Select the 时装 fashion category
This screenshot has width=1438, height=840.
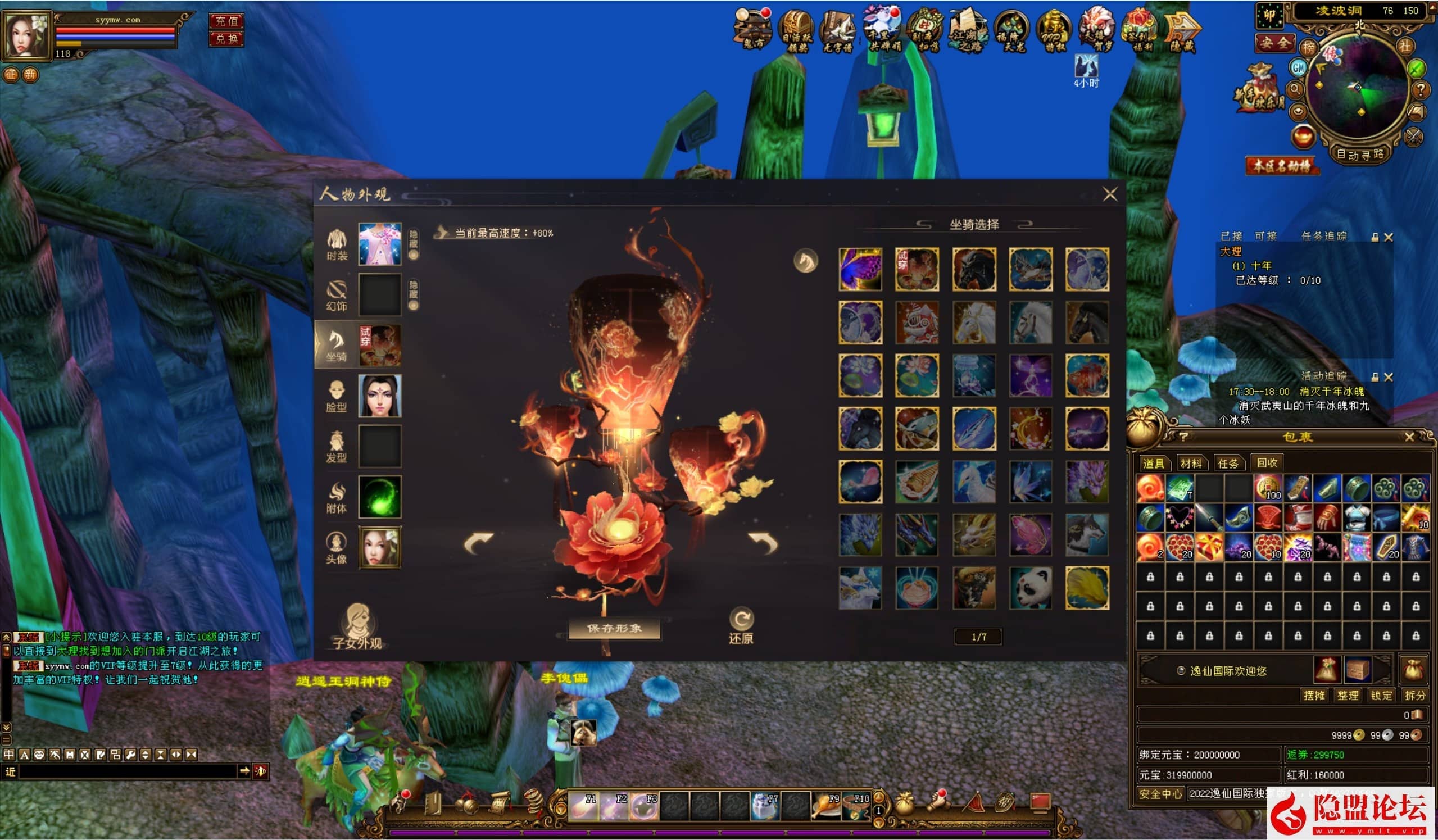[337, 244]
